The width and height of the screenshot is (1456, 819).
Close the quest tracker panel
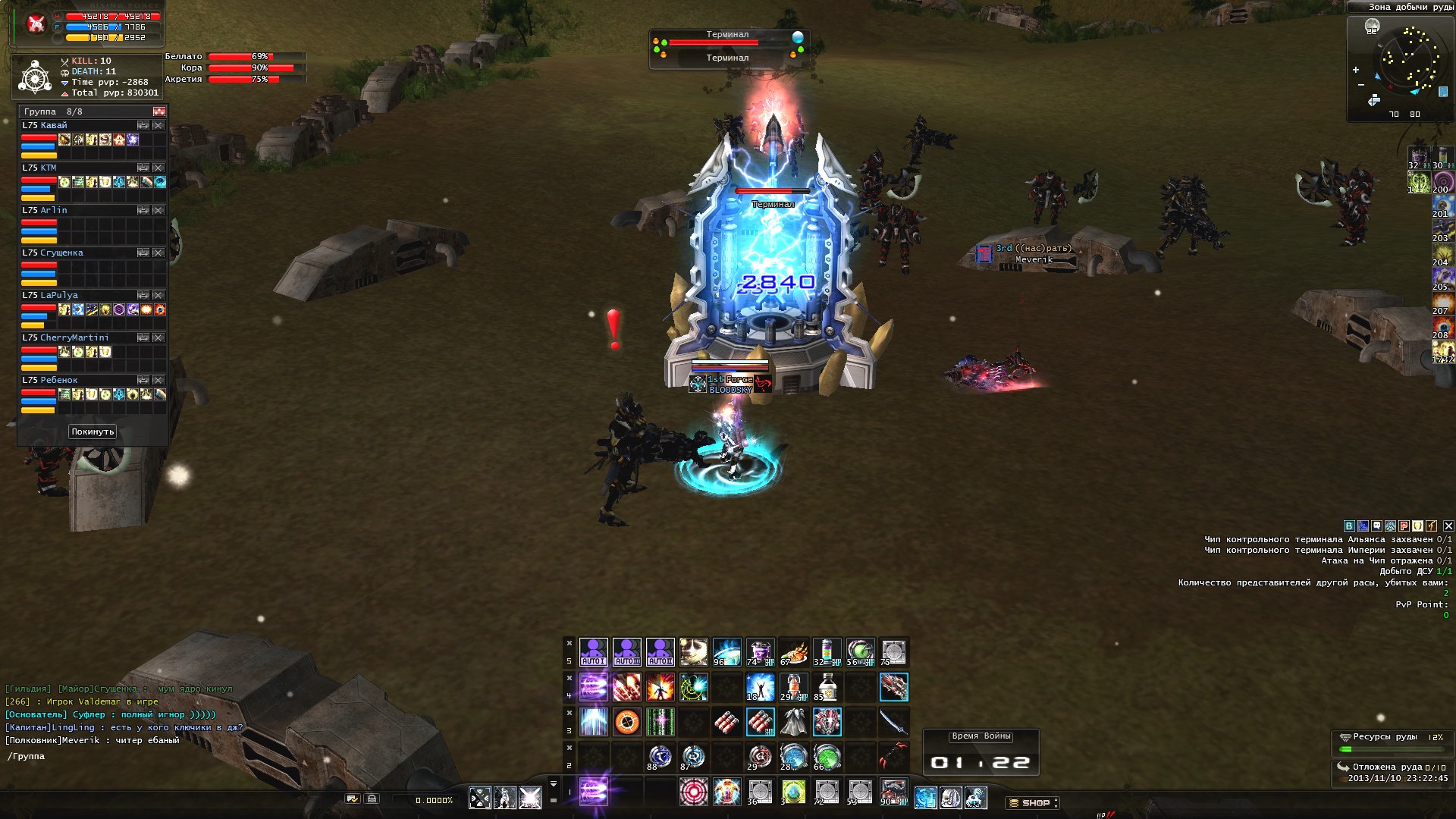(1448, 526)
